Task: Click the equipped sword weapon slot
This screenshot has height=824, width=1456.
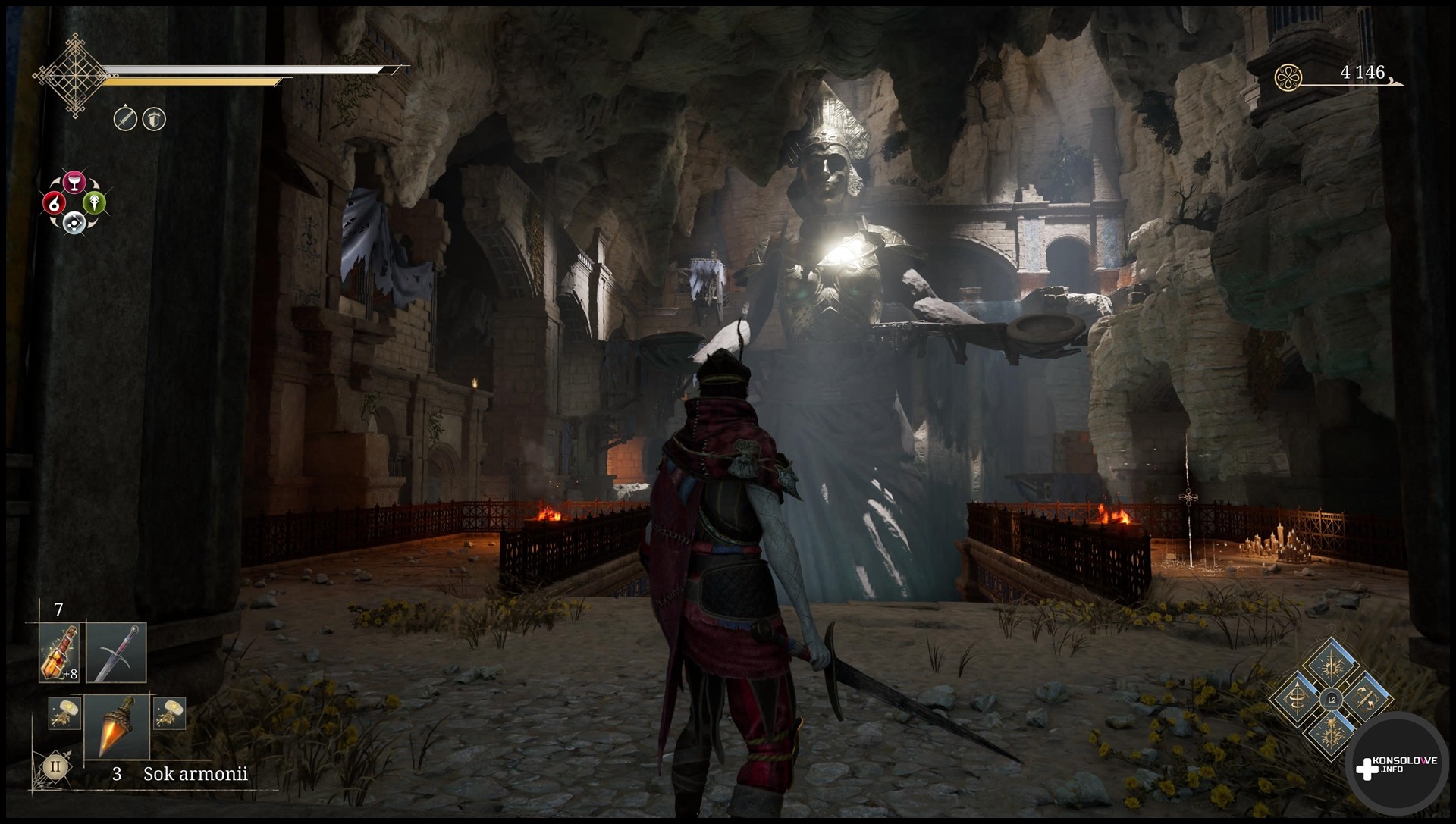Action: (x=116, y=652)
